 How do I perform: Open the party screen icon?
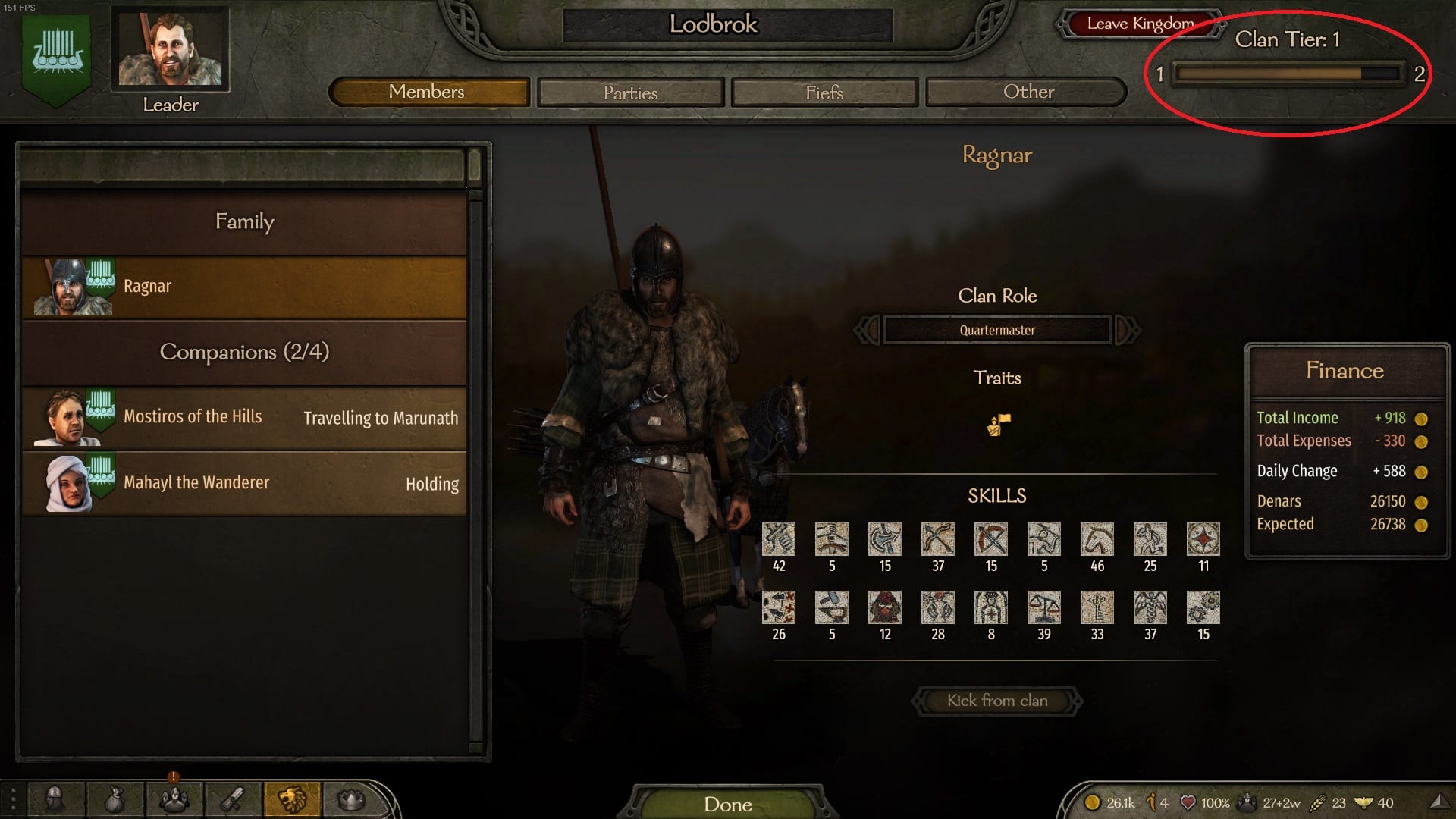pyautogui.click(x=174, y=799)
